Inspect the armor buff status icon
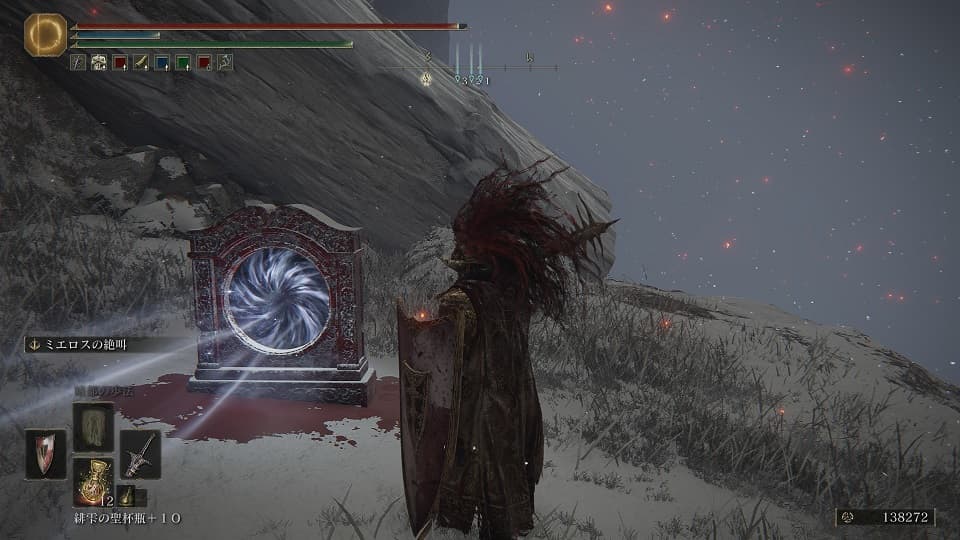The height and width of the screenshot is (540, 960). point(99,62)
